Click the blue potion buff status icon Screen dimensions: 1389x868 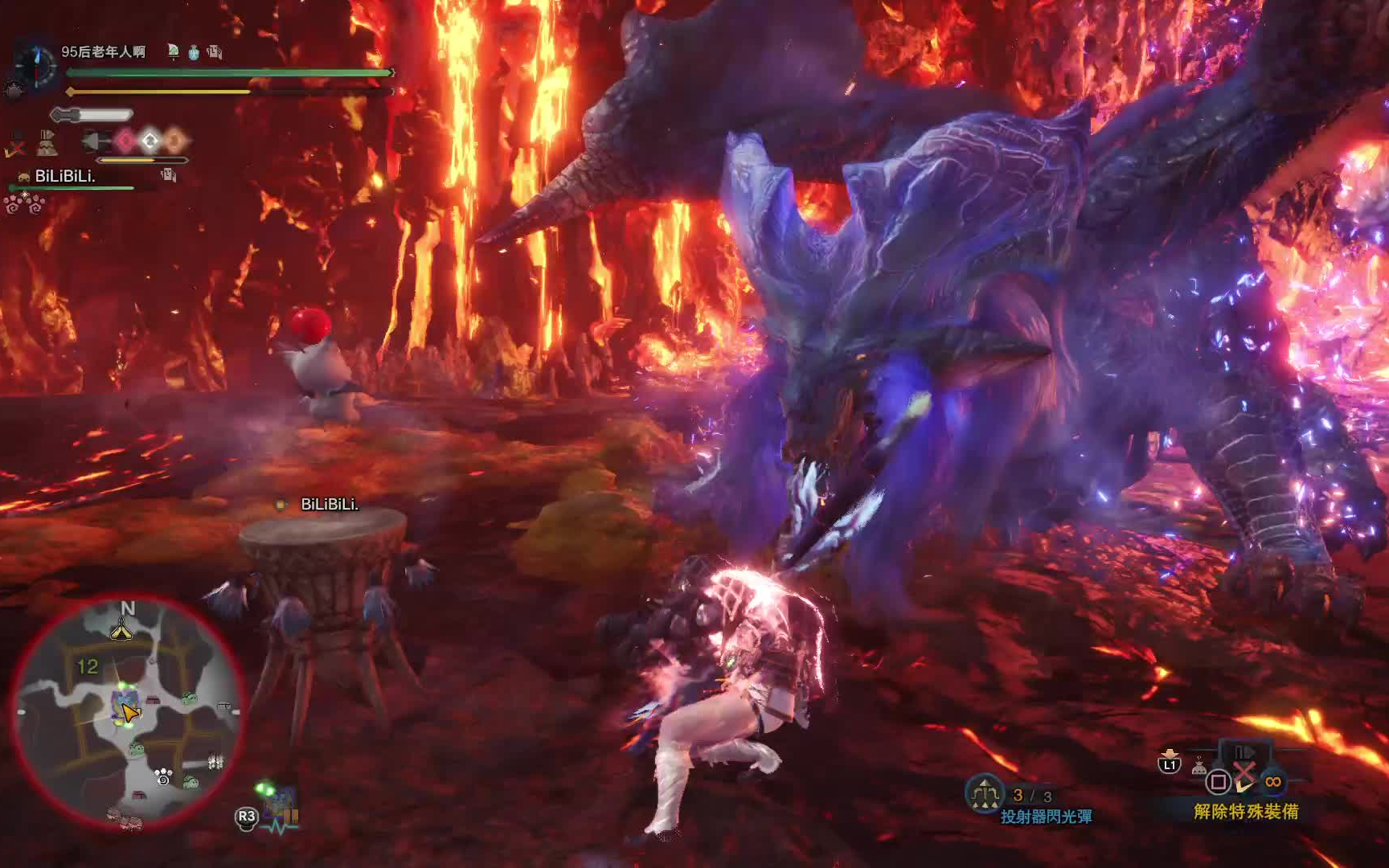click(194, 53)
